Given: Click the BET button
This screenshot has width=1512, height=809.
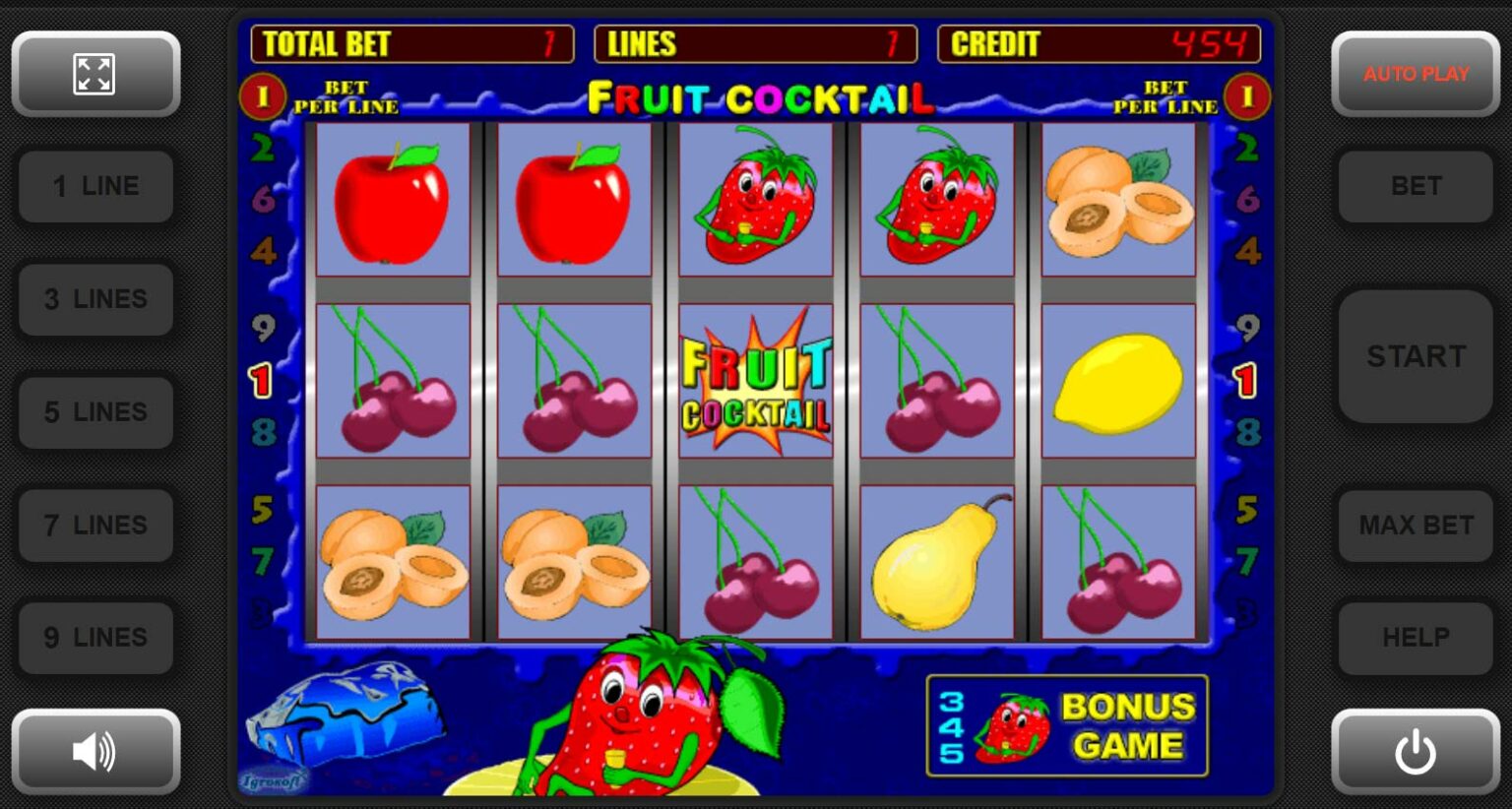Looking at the screenshot, I should [1415, 186].
